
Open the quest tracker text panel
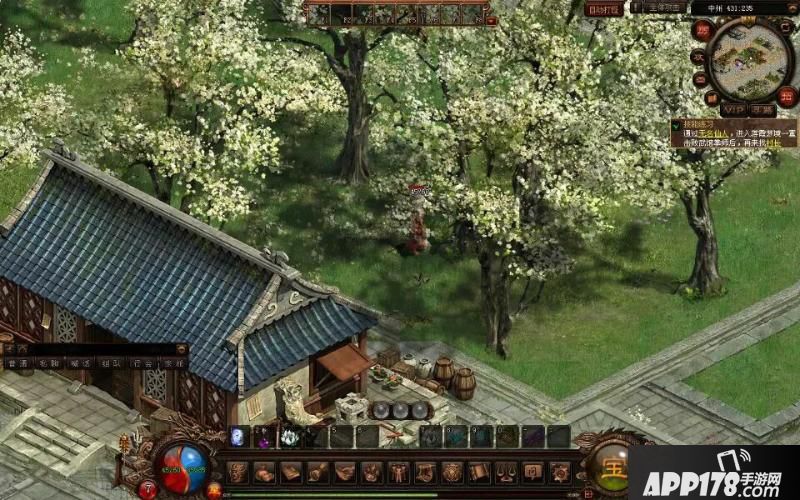[734, 133]
